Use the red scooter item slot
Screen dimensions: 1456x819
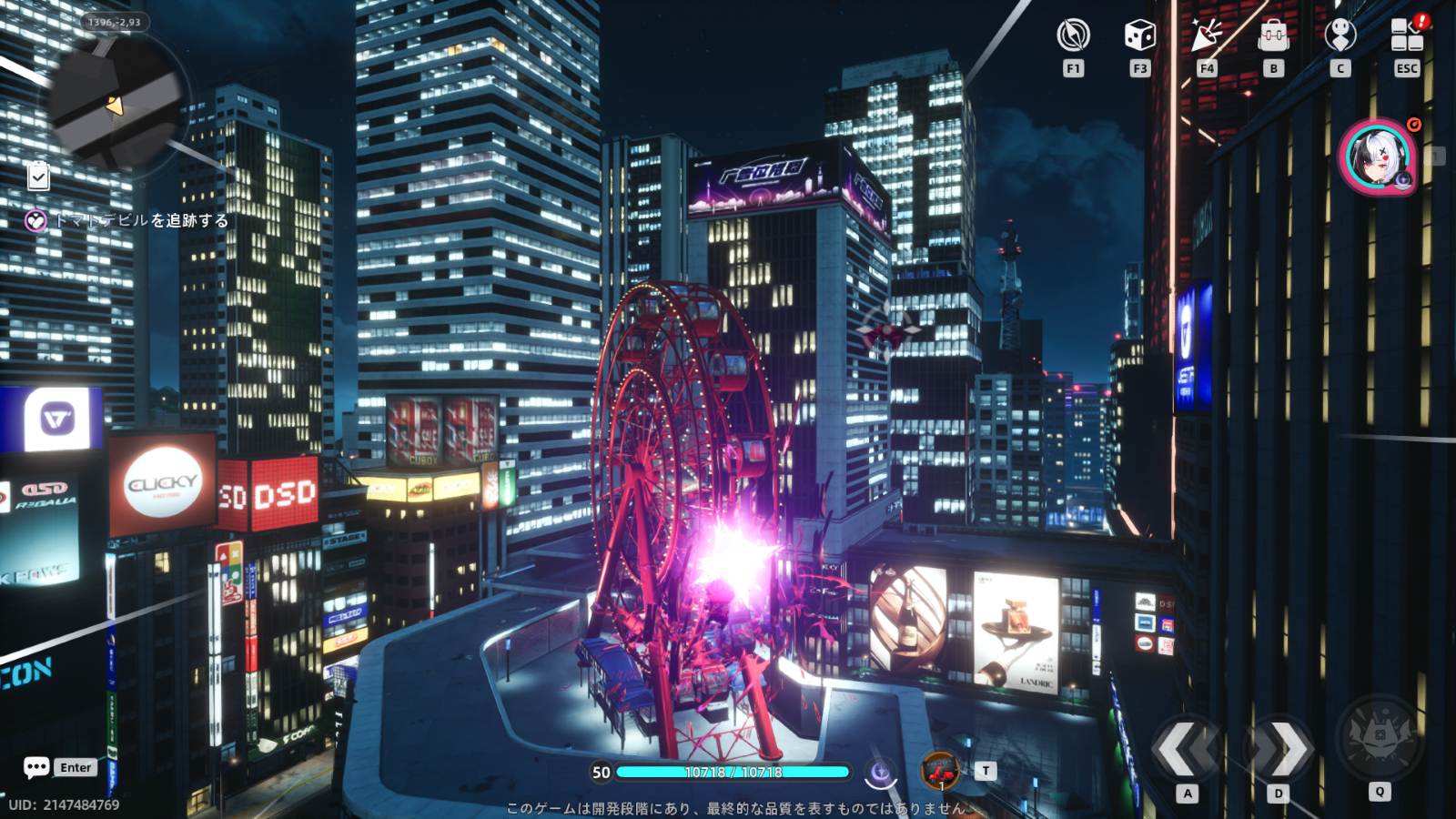941,772
